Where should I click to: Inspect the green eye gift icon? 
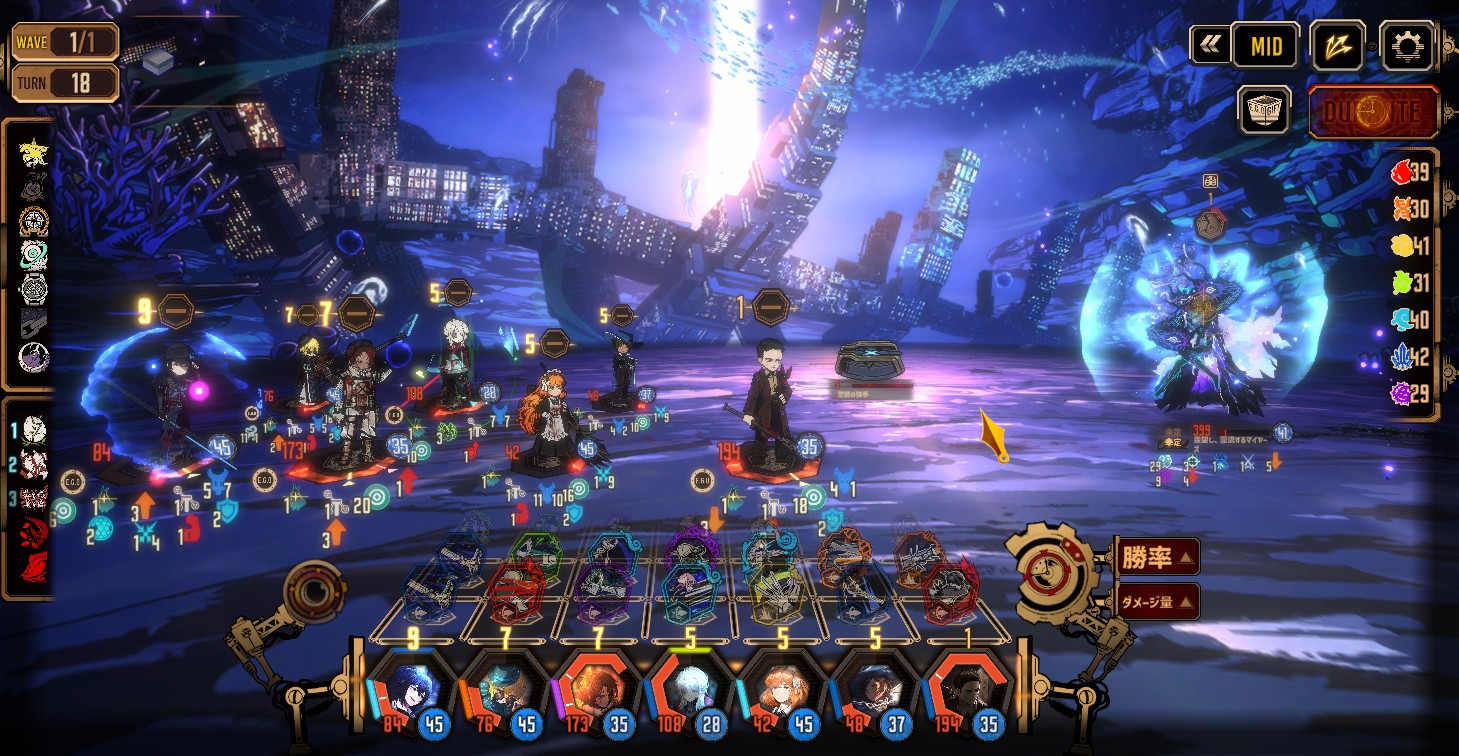click(x=34, y=255)
